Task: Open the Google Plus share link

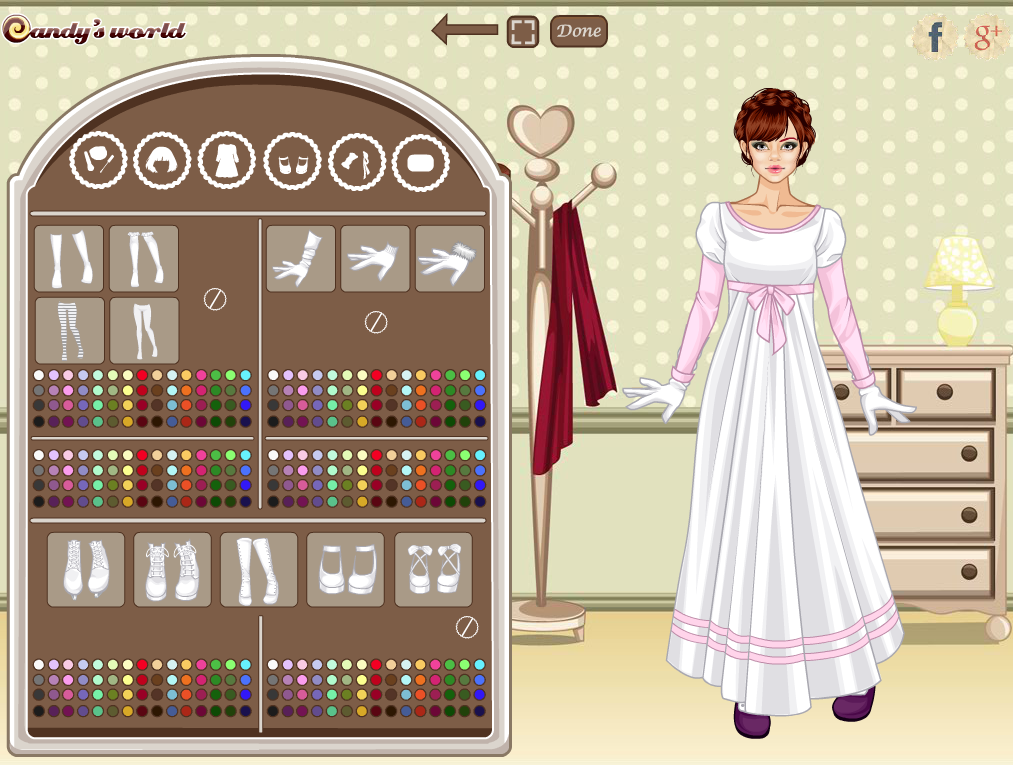Action: tap(987, 38)
